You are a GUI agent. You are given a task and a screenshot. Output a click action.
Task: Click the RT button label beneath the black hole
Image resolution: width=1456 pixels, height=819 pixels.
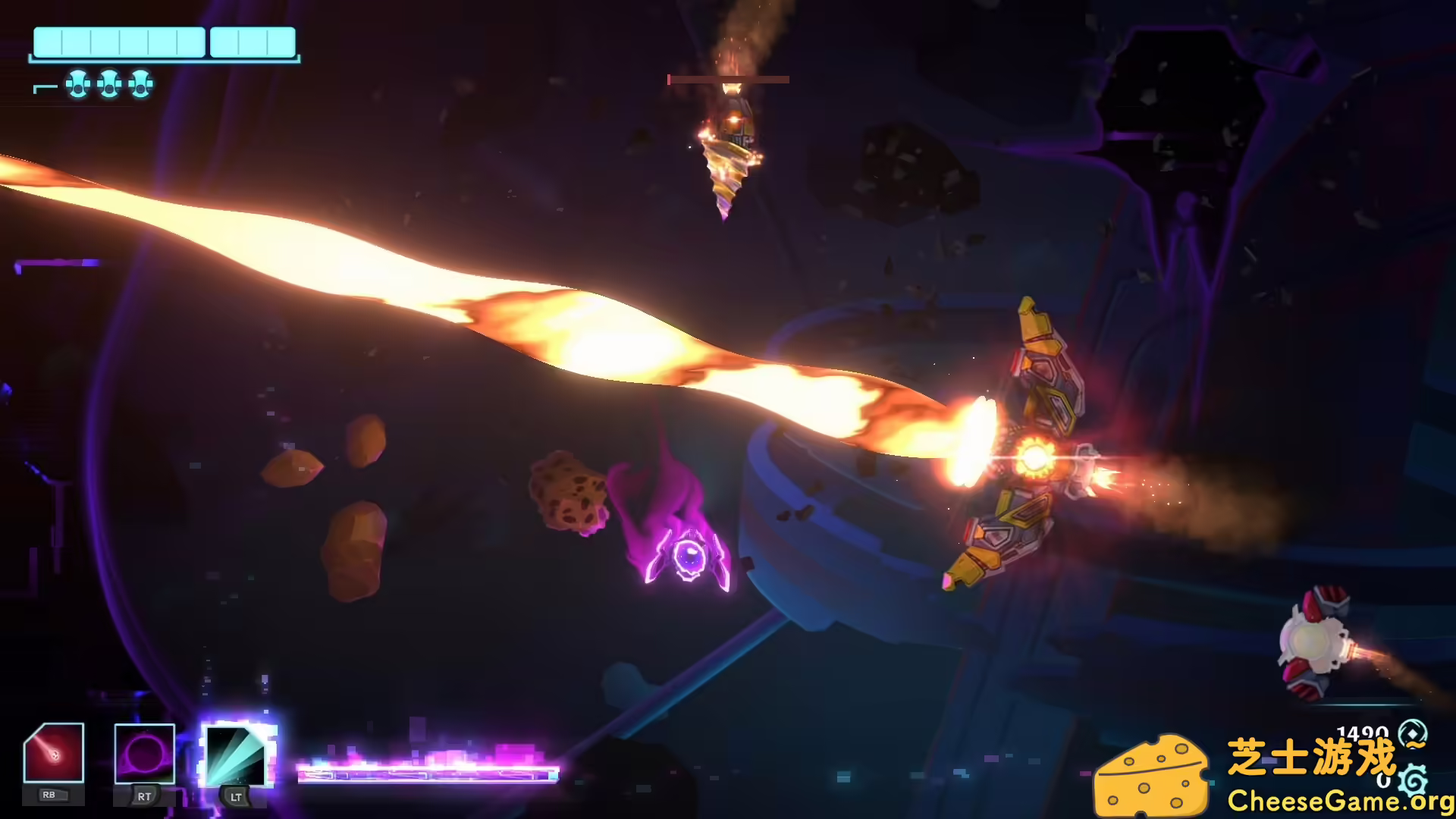click(143, 797)
